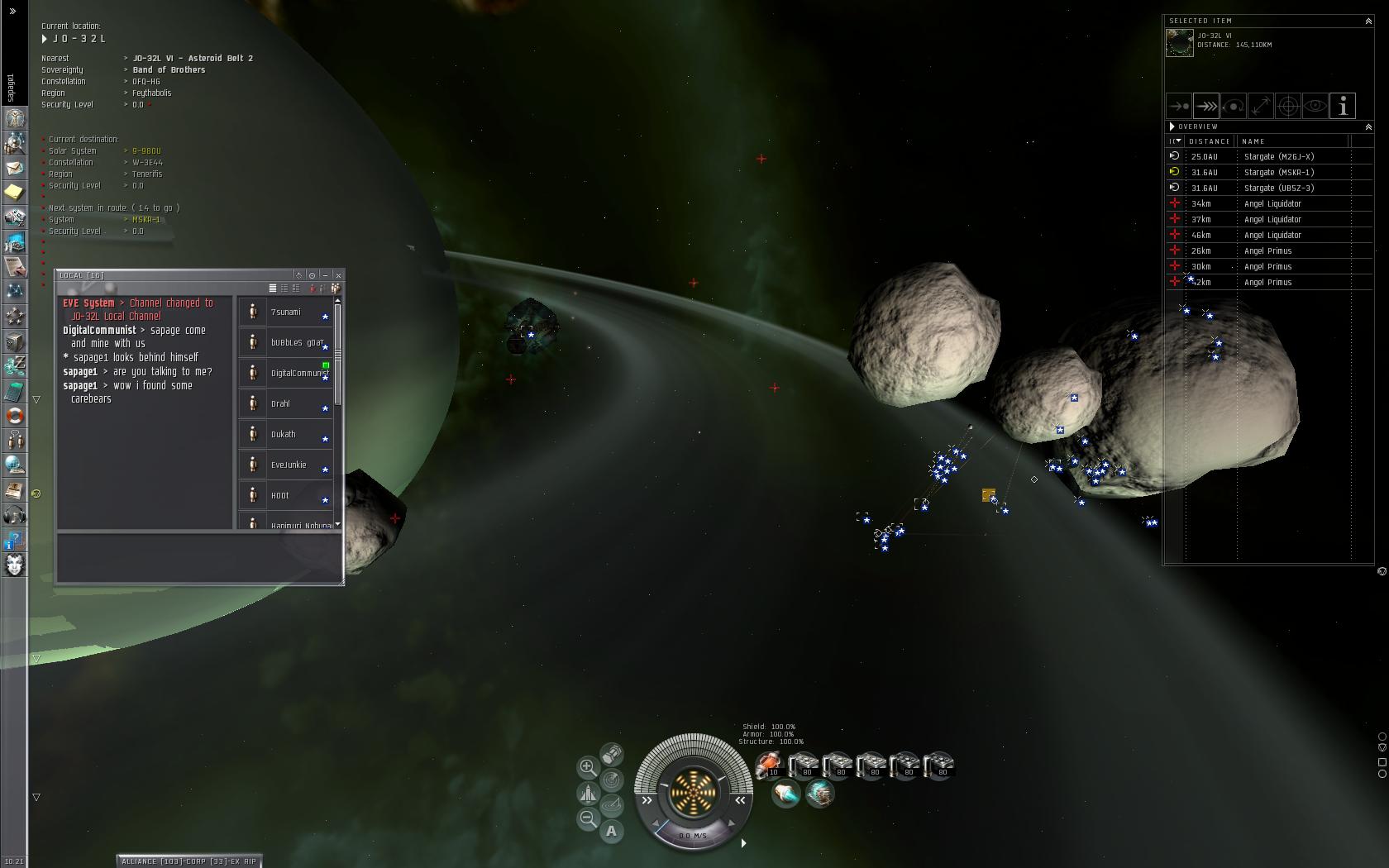This screenshot has height=868, width=1389.
Task: Select Stargate (UBSZ-3) overview row
Action: (x=1278, y=188)
